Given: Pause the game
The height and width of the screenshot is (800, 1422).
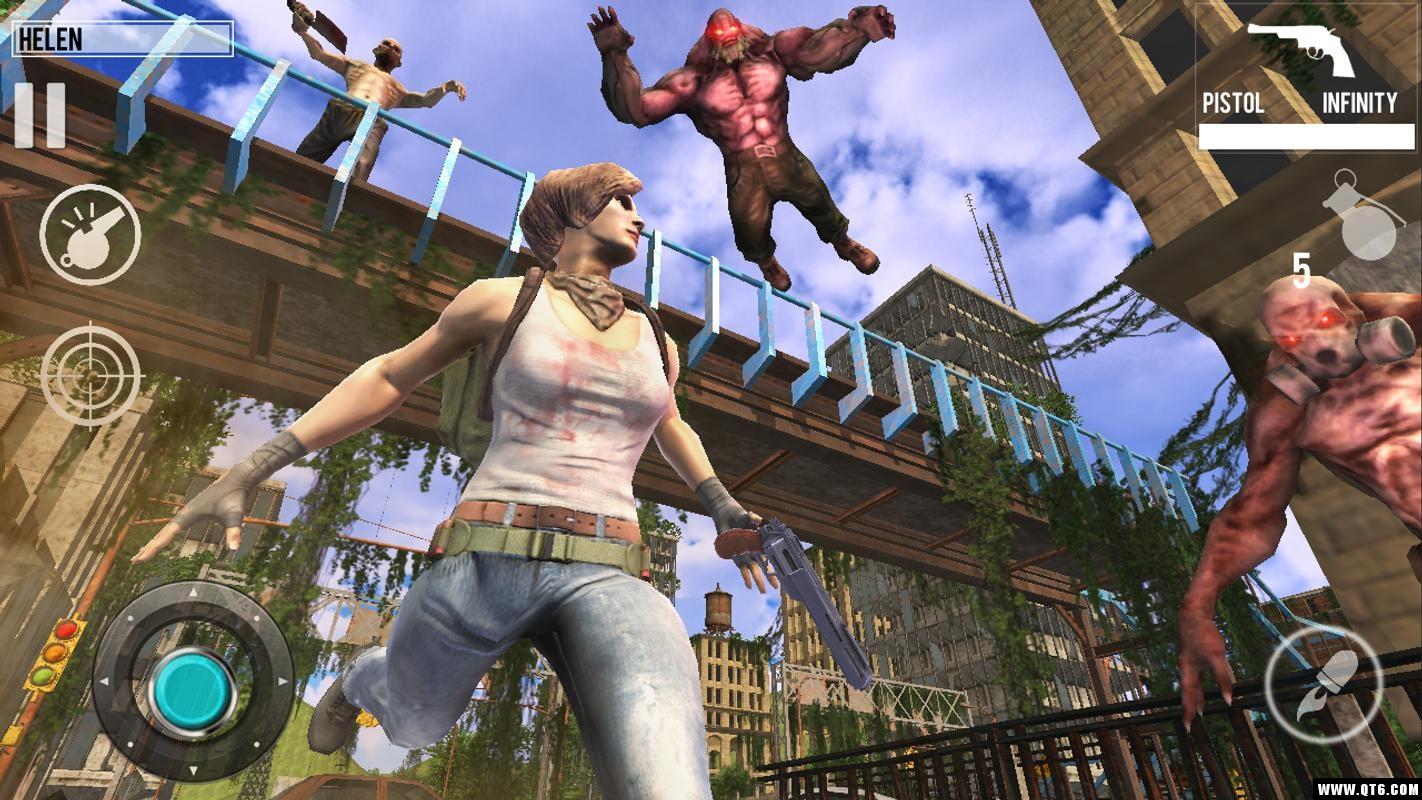Looking at the screenshot, I should click(x=40, y=115).
